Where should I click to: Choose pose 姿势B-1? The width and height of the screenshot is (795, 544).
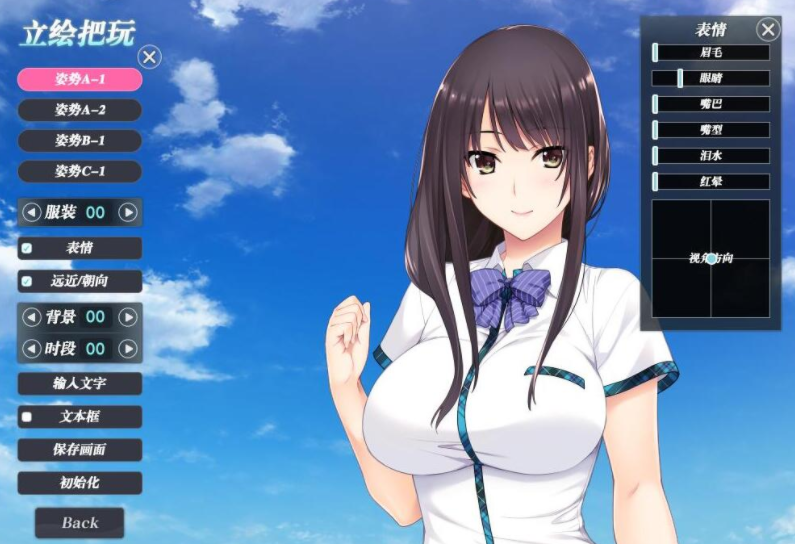click(80, 141)
